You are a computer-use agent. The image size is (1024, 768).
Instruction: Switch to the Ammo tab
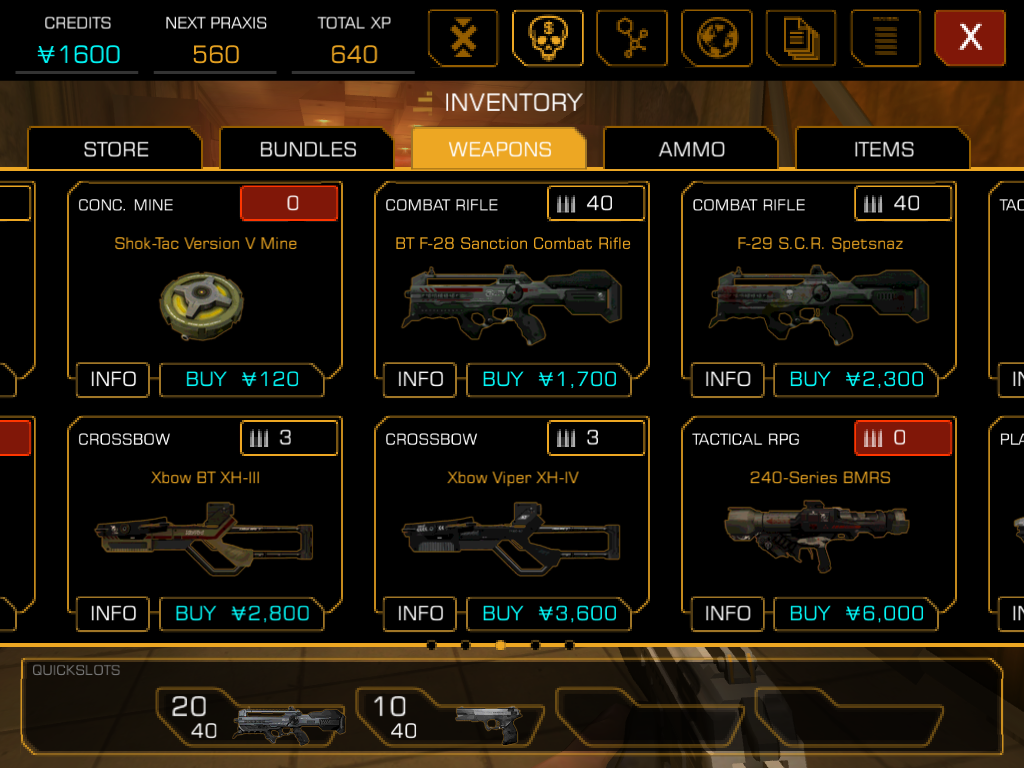click(x=692, y=149)
